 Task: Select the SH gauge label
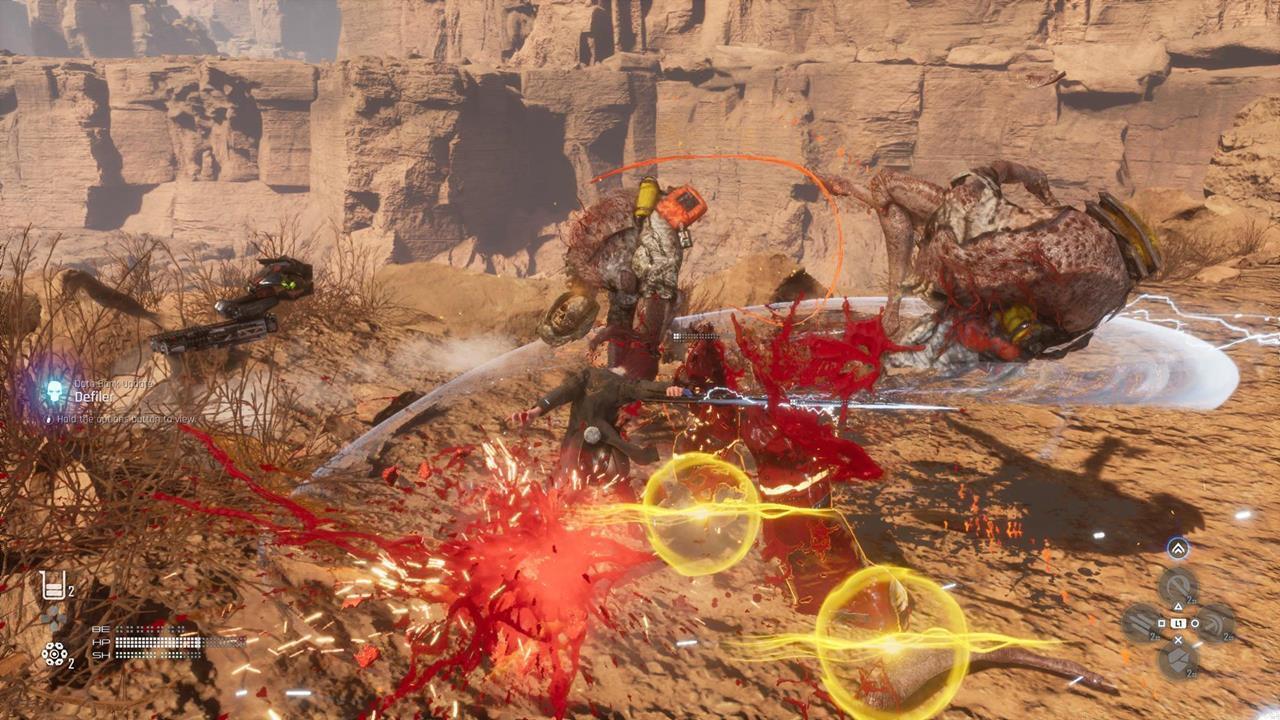(101, 655)
